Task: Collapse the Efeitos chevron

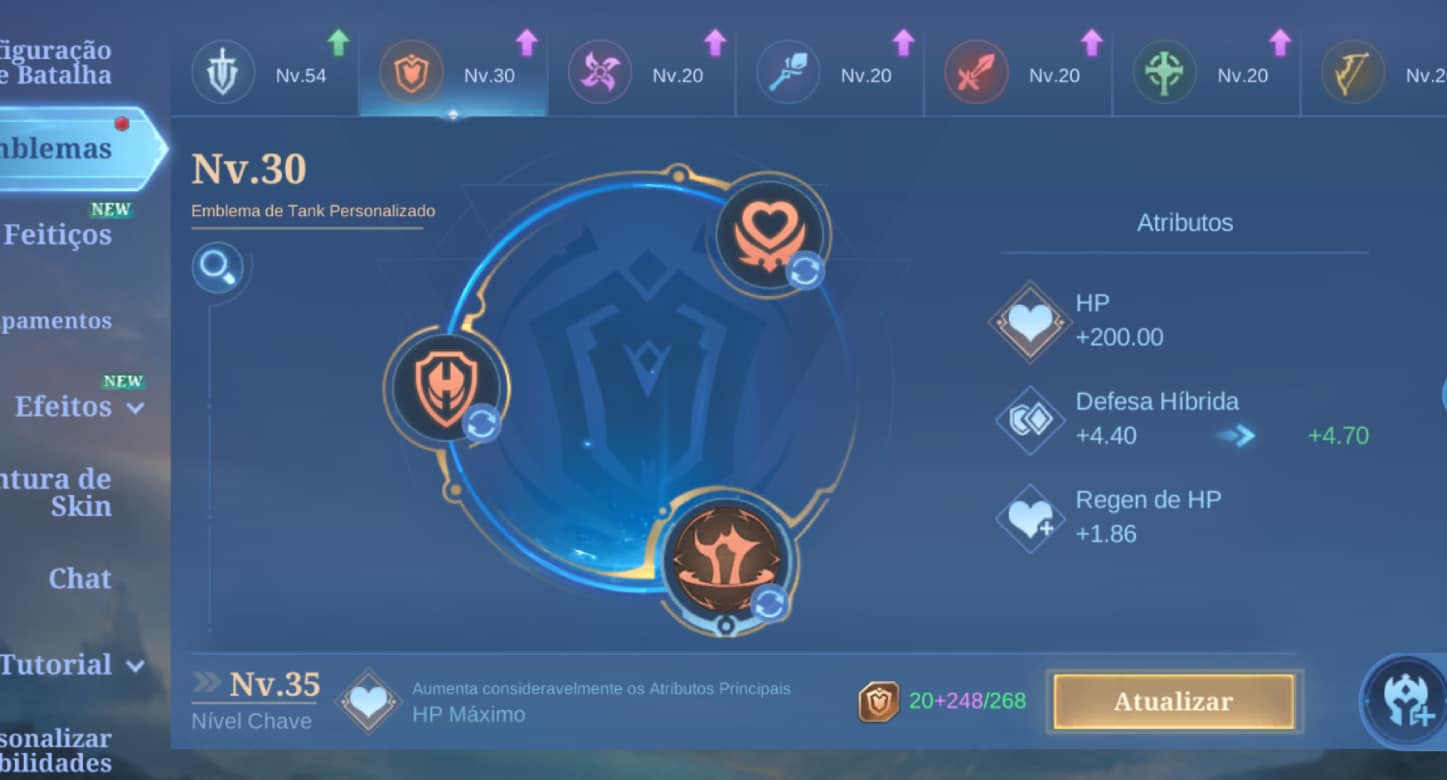Action: point(136,408)
